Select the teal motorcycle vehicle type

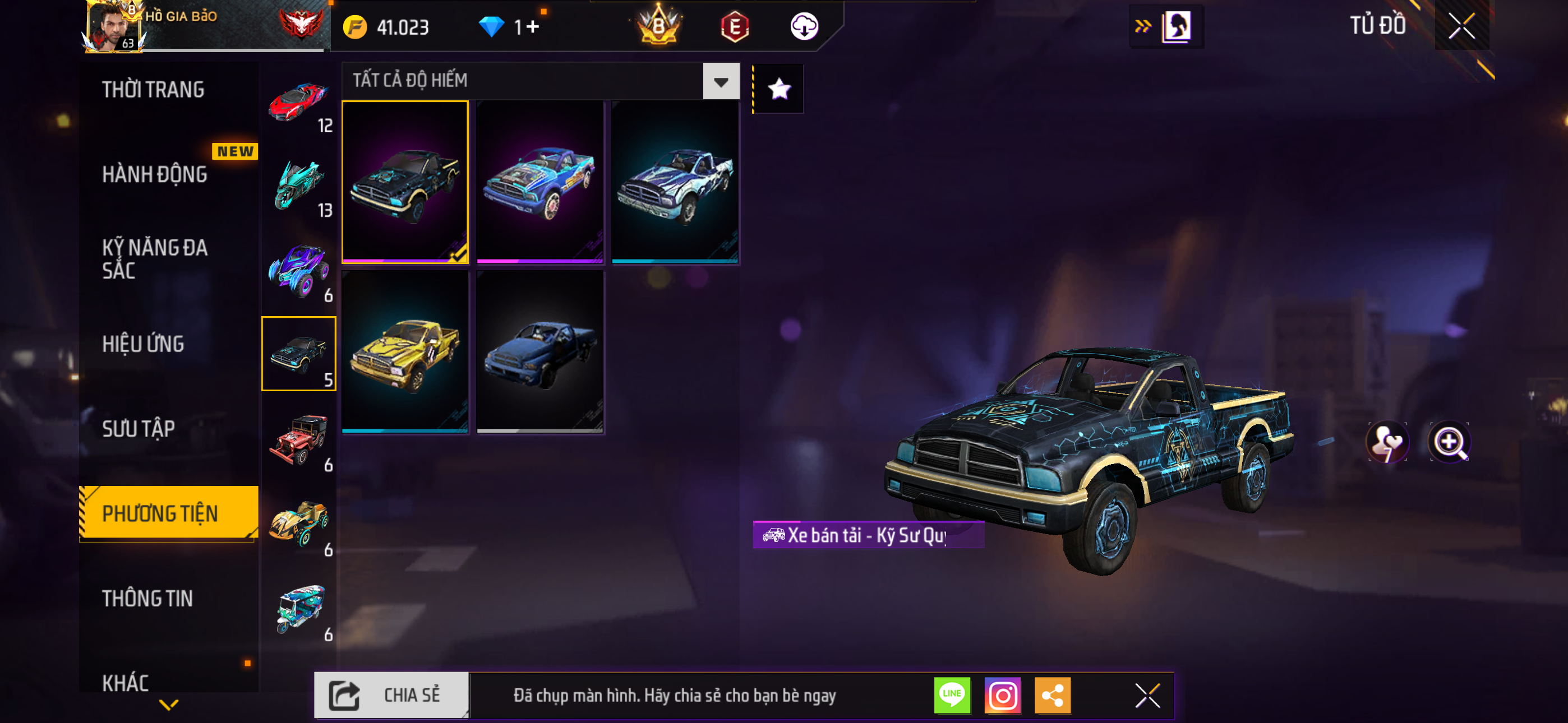298,186
